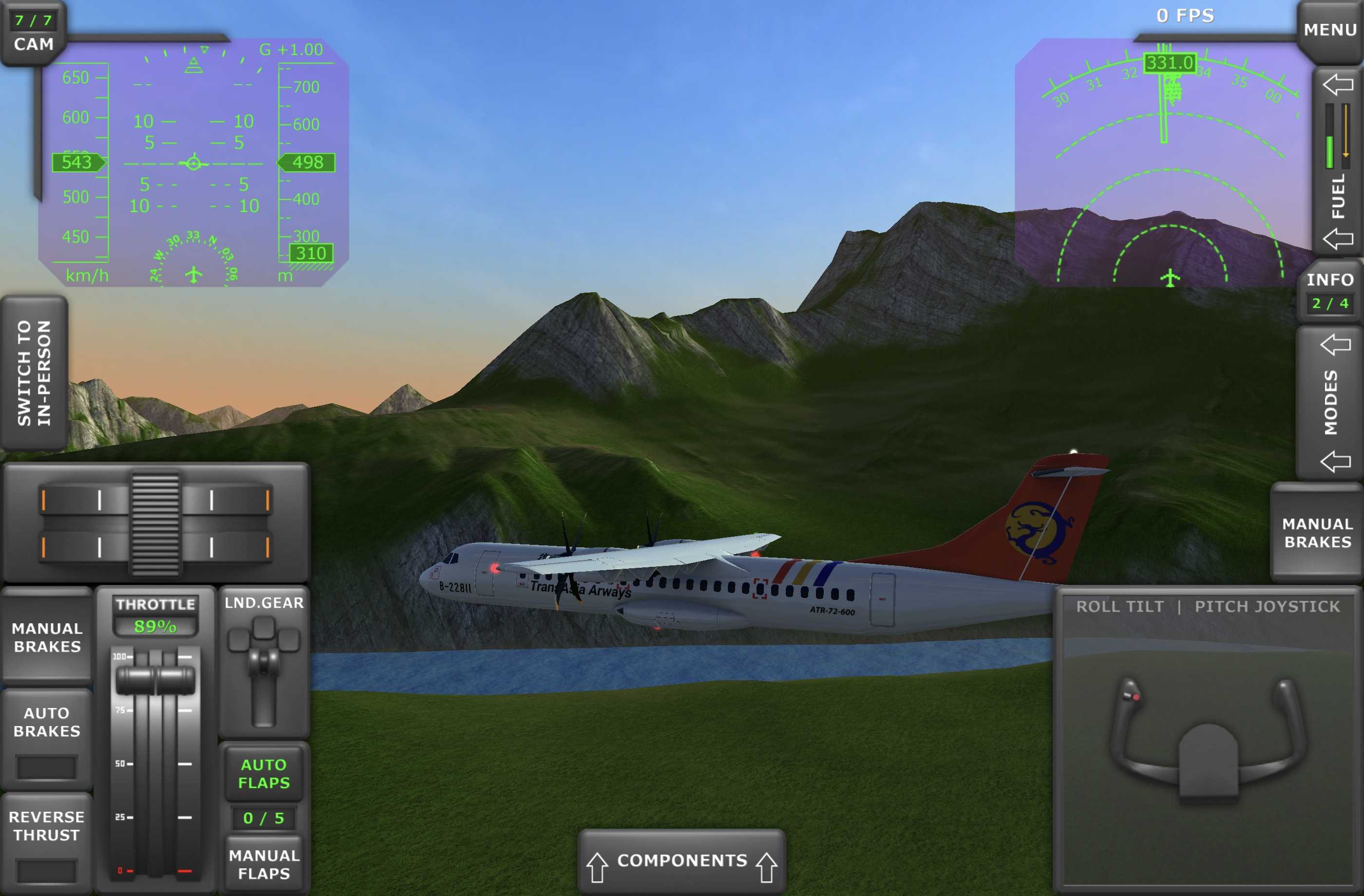Image resolution: width=1364 pixels, height=896 pixels.
Task: Cycle the INFO panel button
Action: click(x=1329, y=292)
